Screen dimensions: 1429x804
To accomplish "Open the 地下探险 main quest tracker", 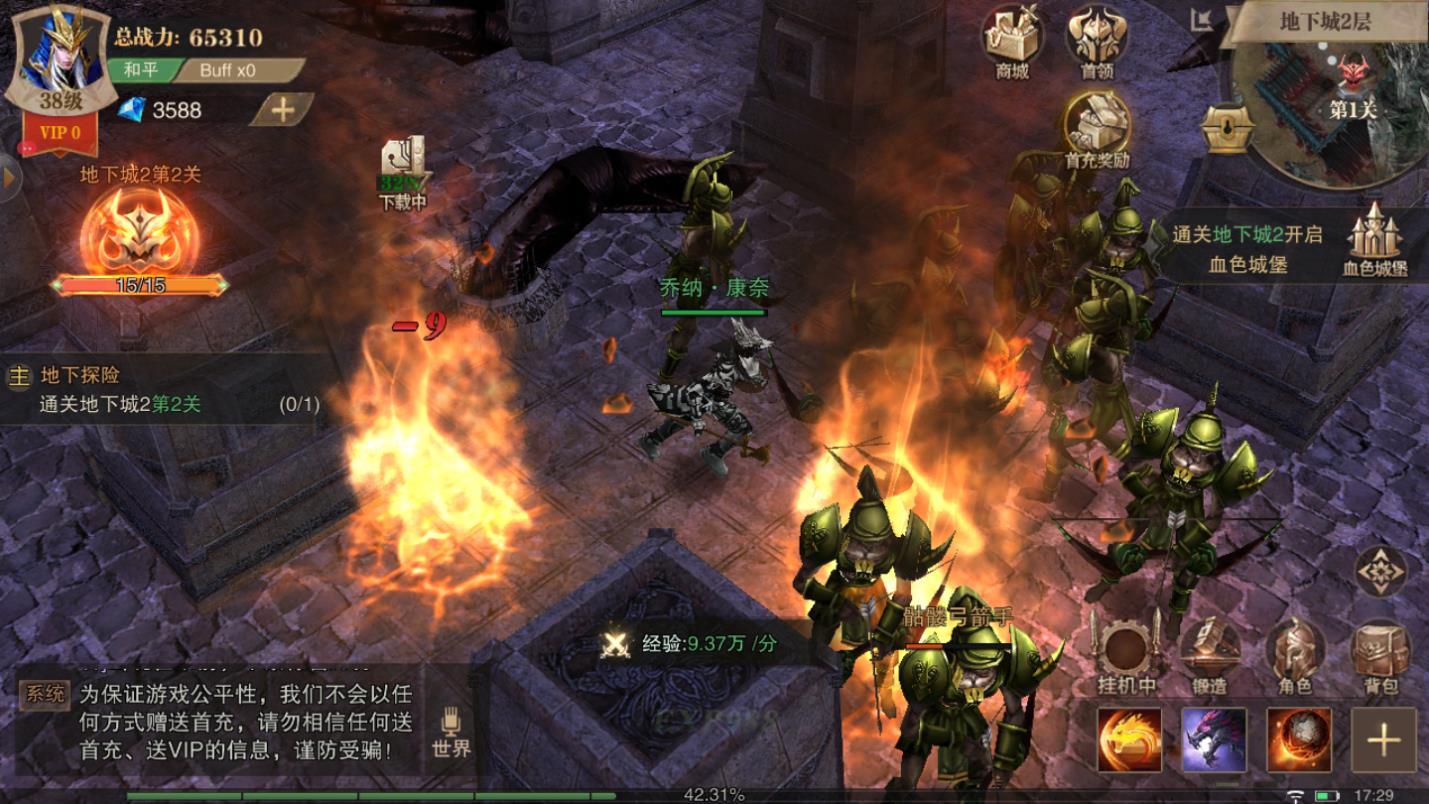I will [160, 390].
